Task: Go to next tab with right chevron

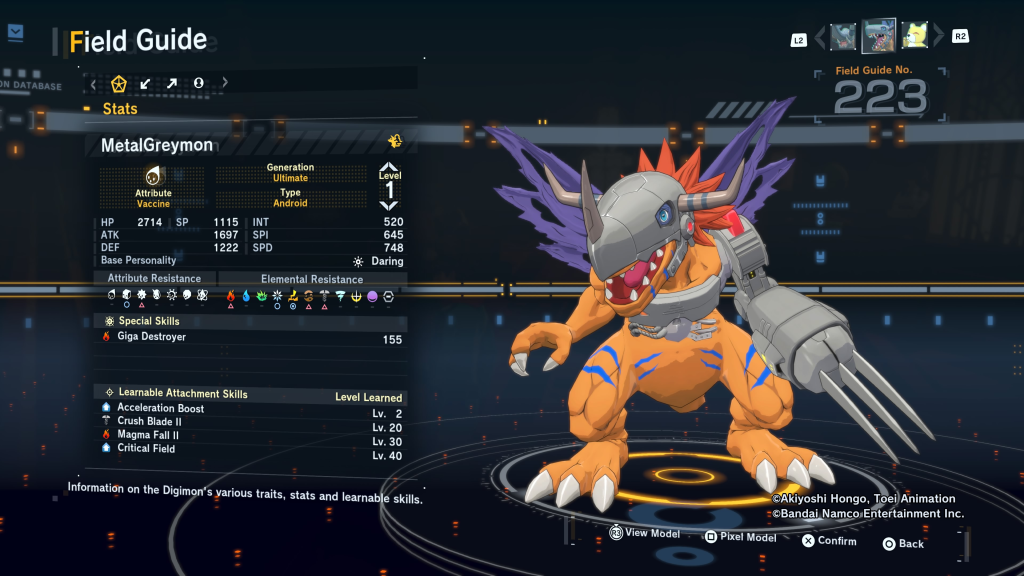Action: pyautogui.click(x=225, y=83)
